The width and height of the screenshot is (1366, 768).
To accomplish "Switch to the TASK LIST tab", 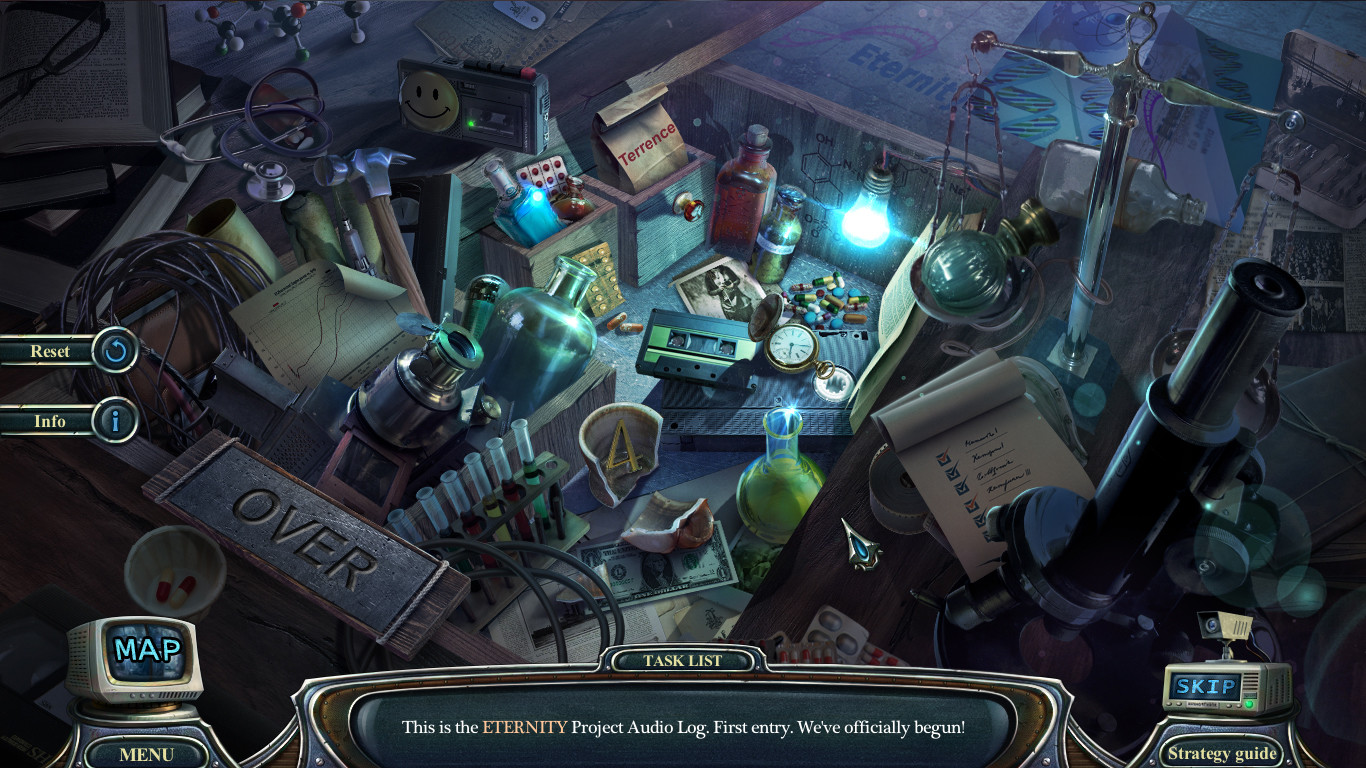I will point(686,660).
